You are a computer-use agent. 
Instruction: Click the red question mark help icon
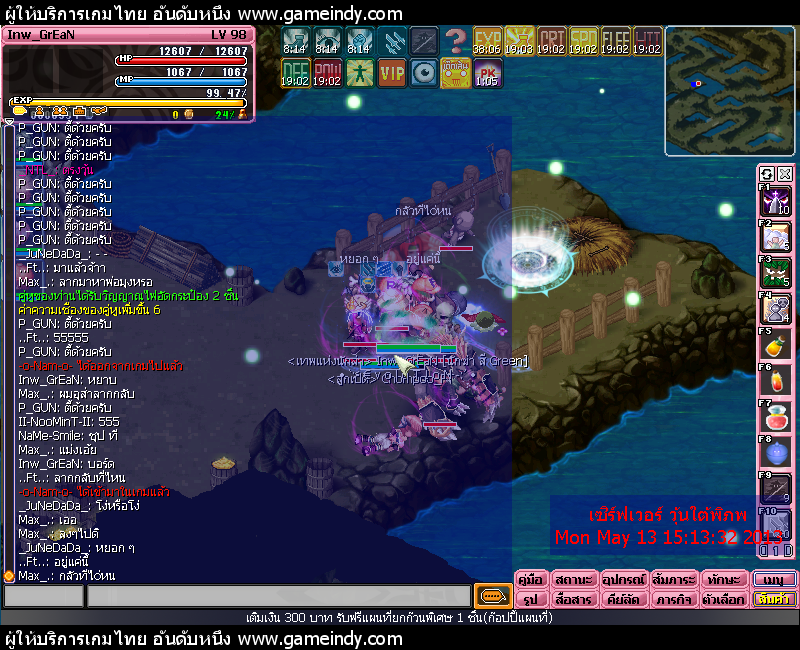pyautogui.click(x=455, y=41)
